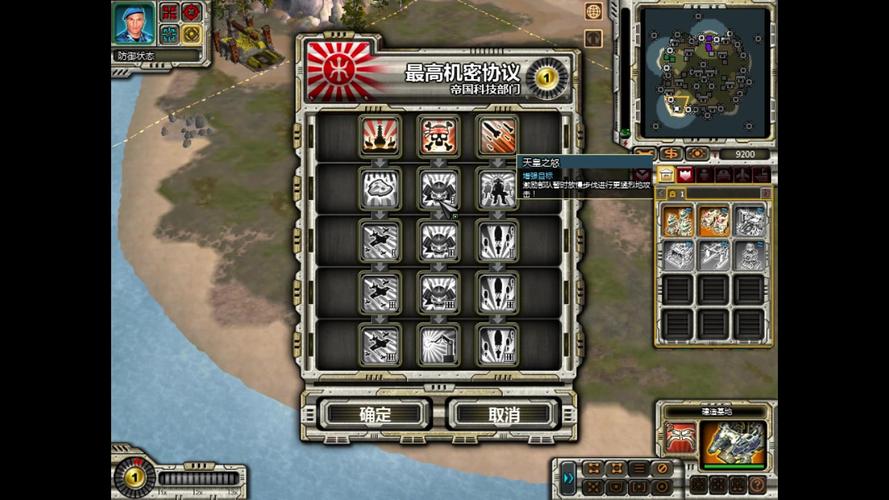Select the vehicles build tab
Image resolution: width=889 pixels, height=500 pixels.
[725, 175]
